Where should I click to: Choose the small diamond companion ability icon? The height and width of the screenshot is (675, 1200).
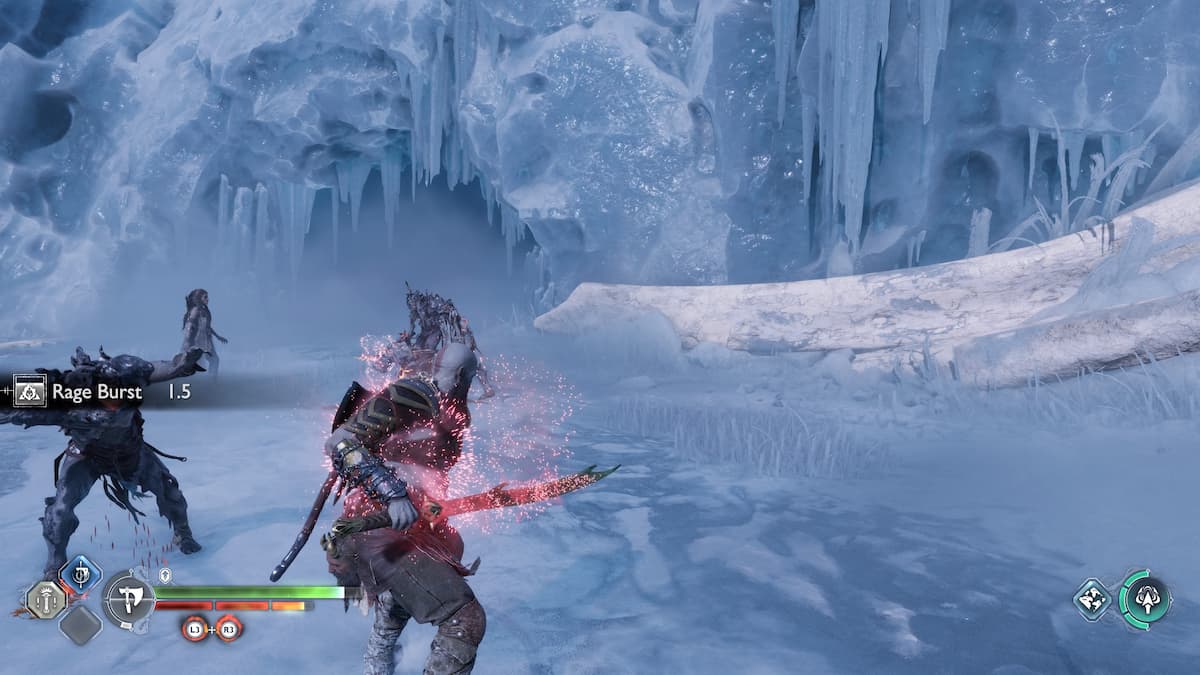coord(1093,599)
